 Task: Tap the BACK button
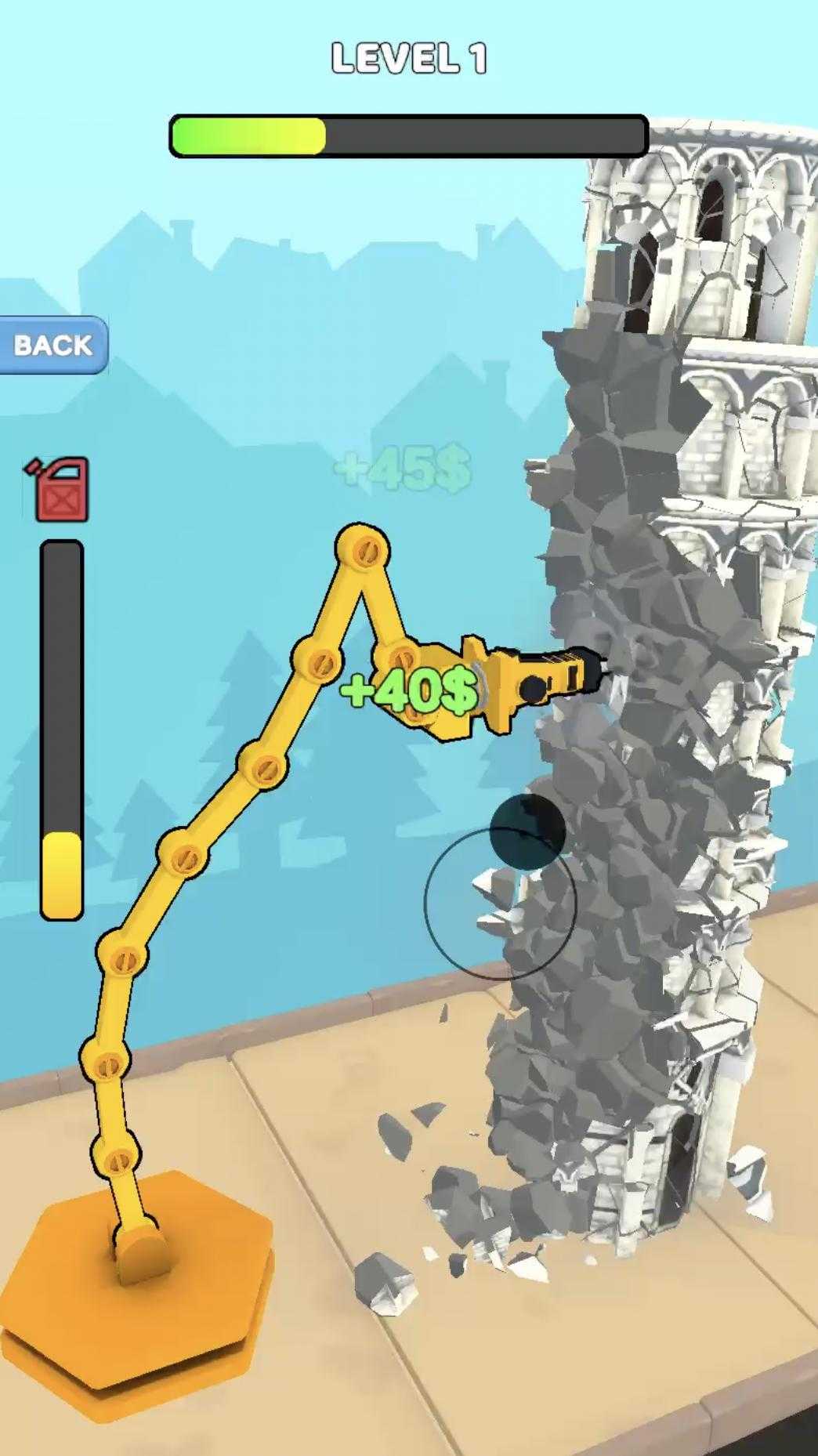point(52,345)
